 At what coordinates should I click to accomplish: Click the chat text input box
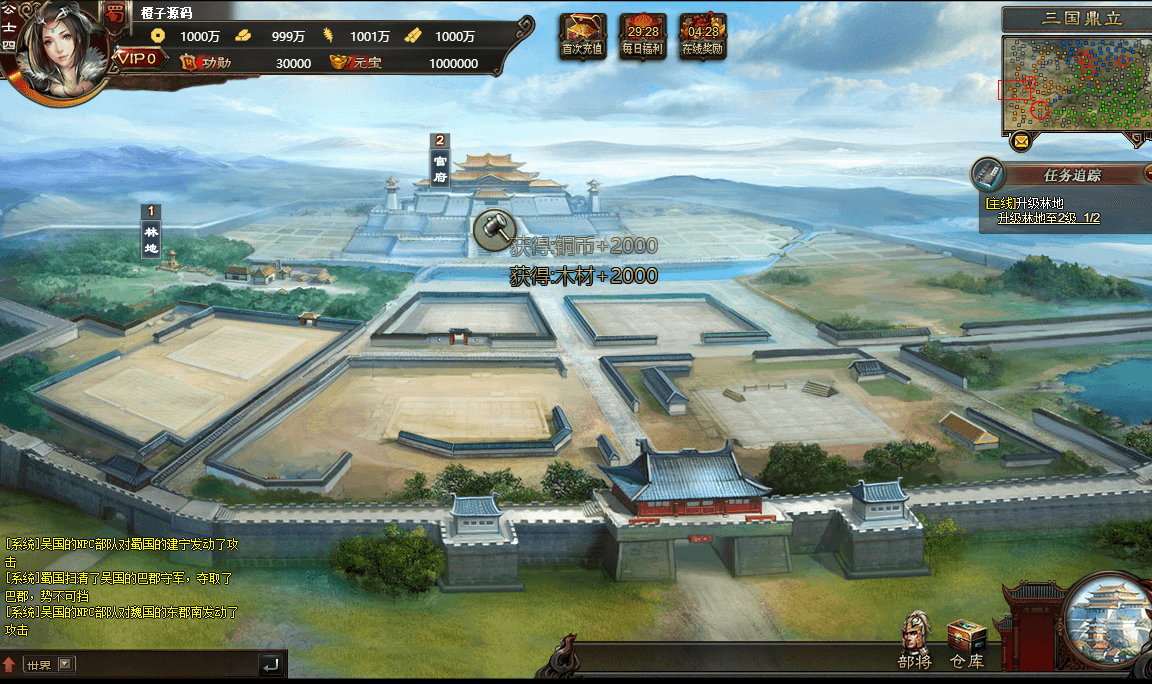165,664
